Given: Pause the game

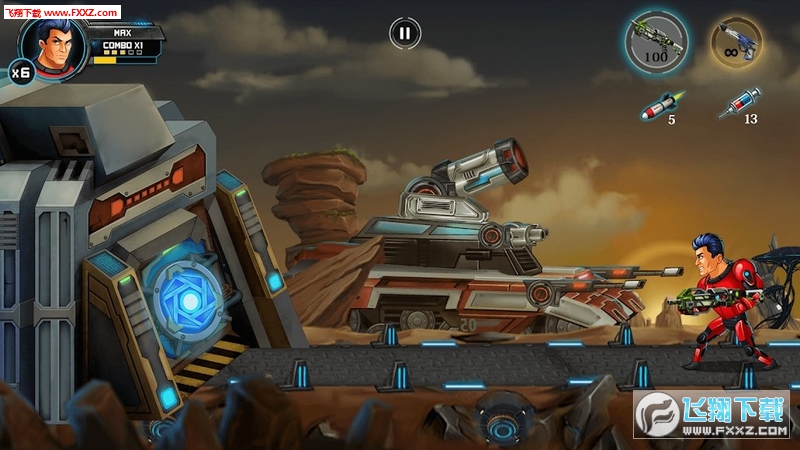Looking at the screenshot, I should 404,33.
